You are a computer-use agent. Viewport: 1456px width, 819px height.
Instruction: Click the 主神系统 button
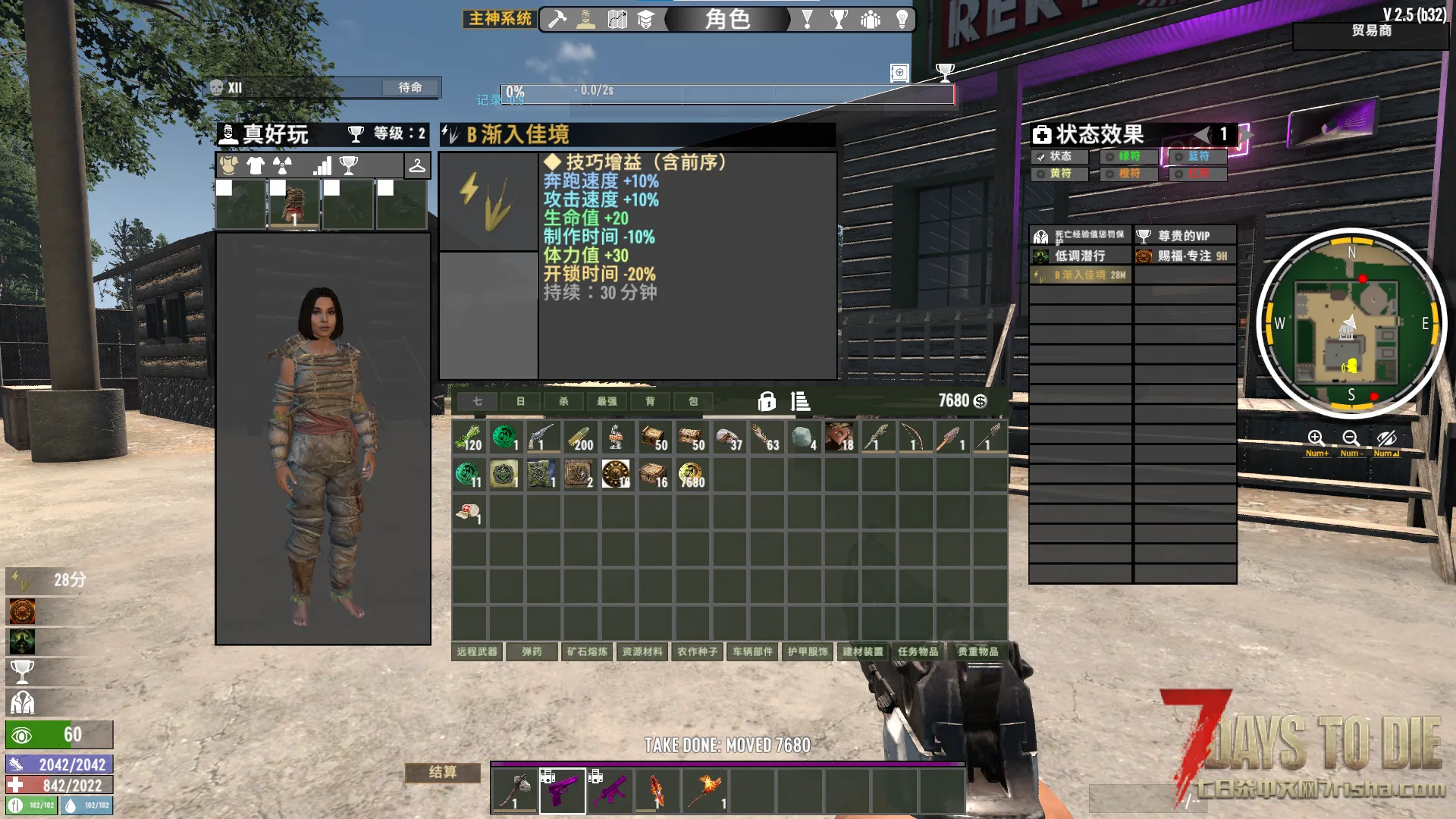pos(500,19)
